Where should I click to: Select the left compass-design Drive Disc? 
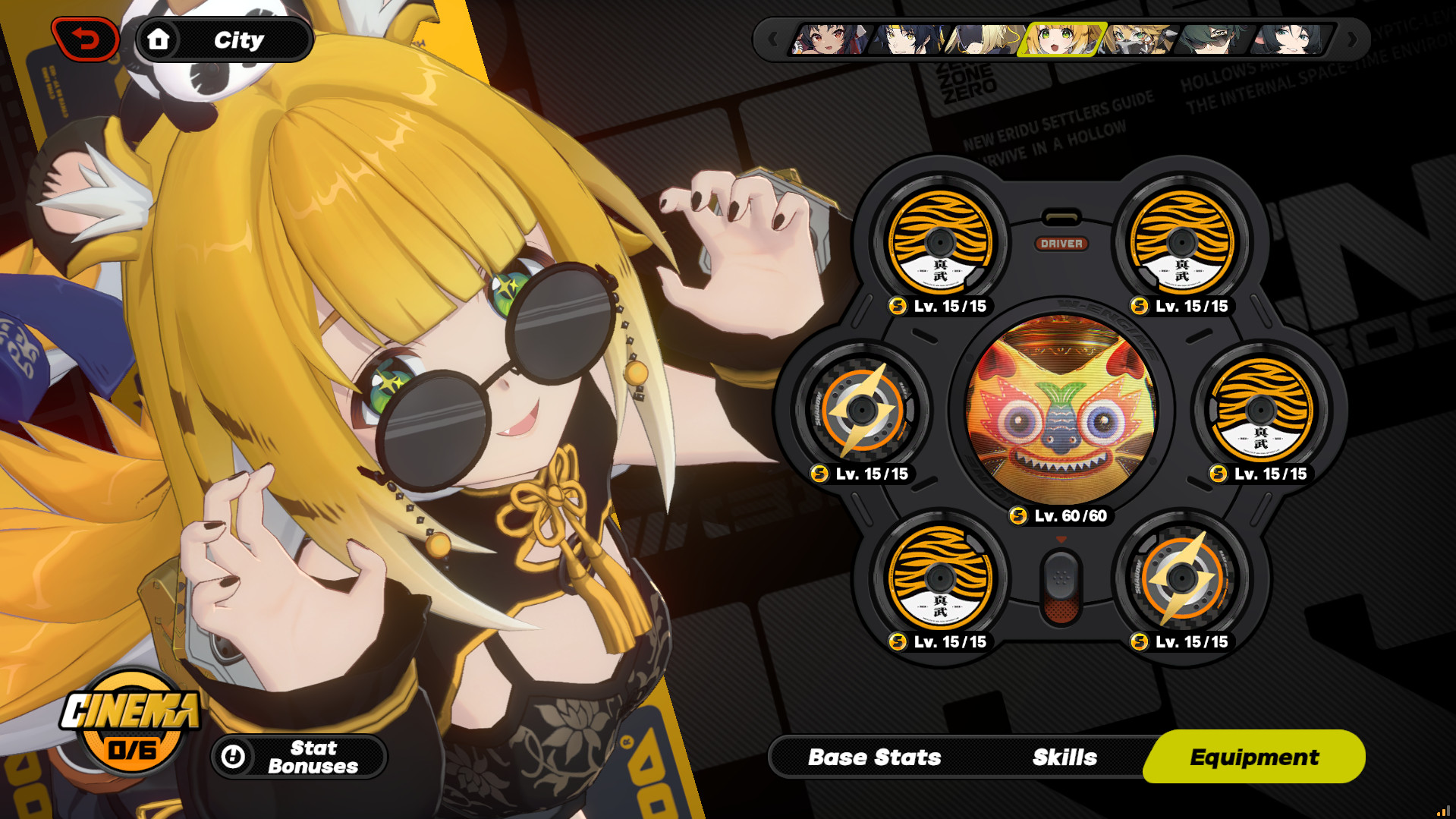862,410
